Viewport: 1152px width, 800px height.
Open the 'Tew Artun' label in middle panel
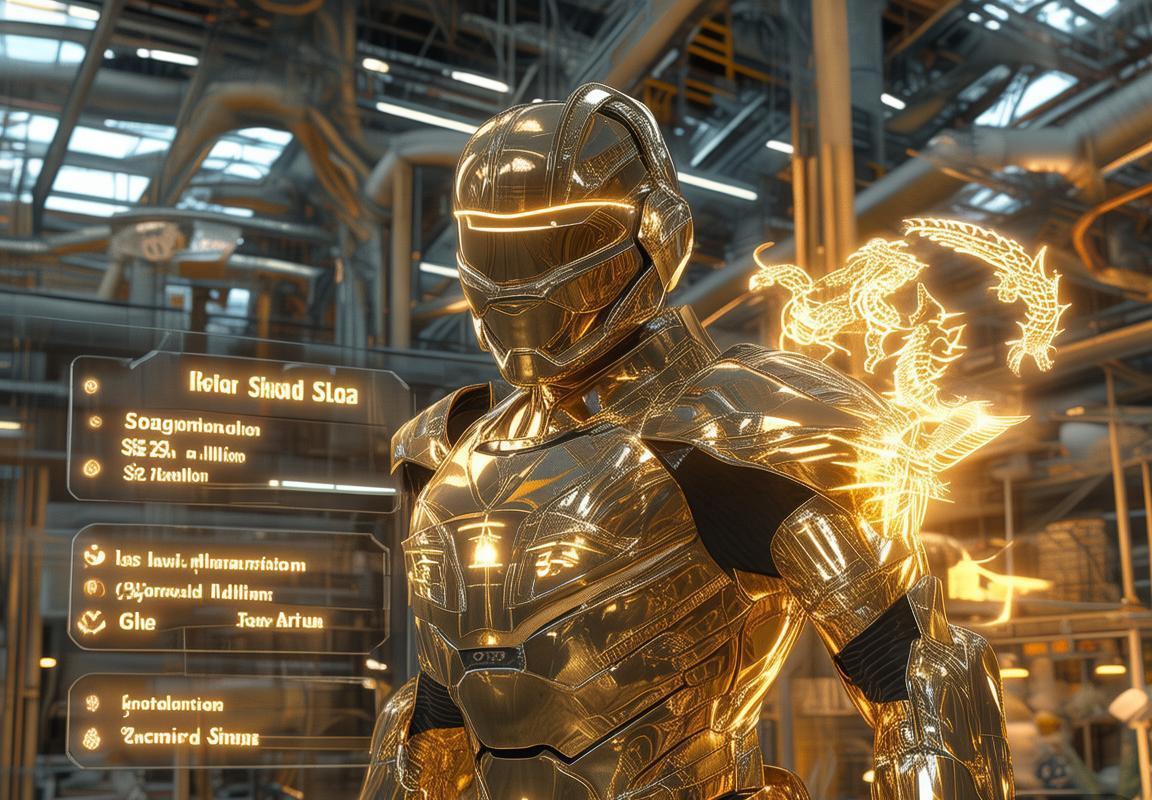point(280,621)
